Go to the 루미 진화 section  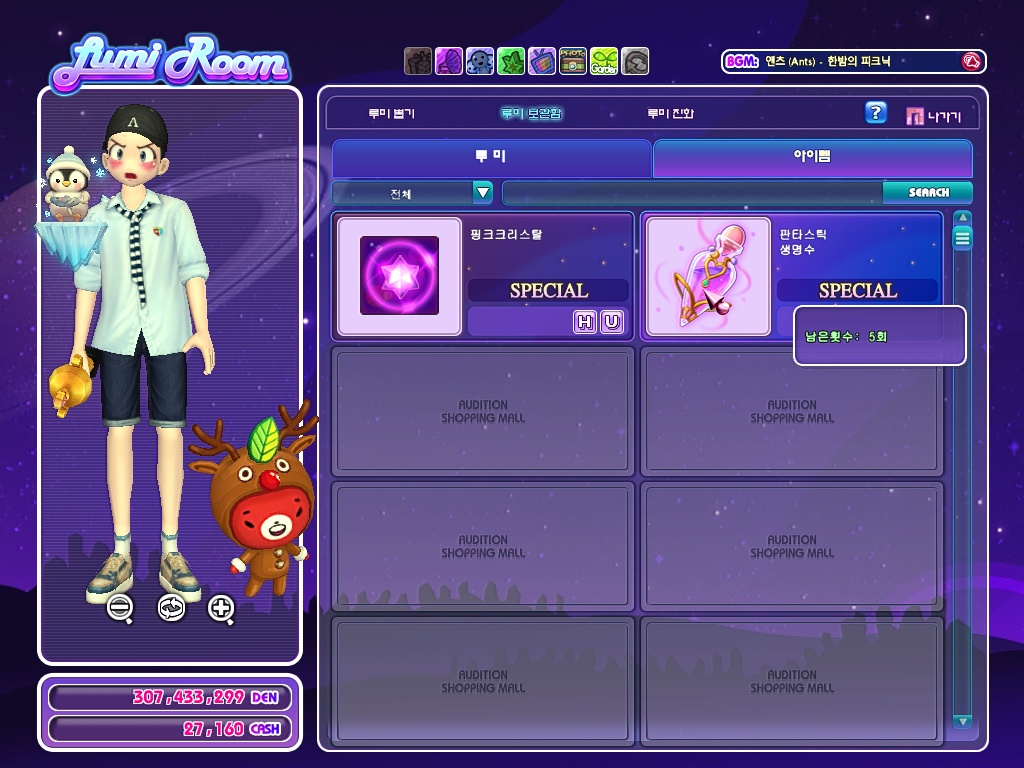[x=670, y=114]
